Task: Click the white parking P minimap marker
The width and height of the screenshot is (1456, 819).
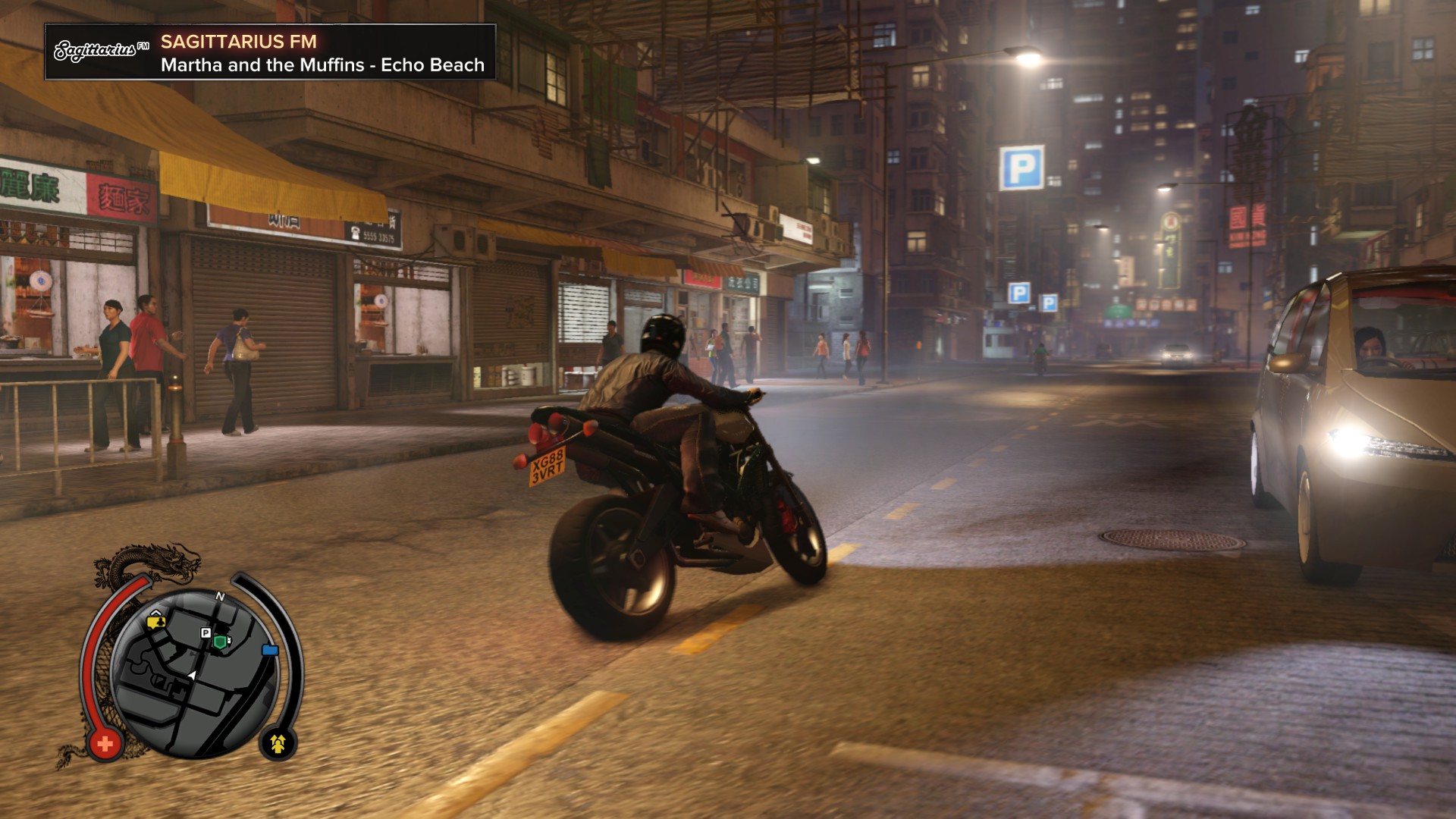Action: 206,632
